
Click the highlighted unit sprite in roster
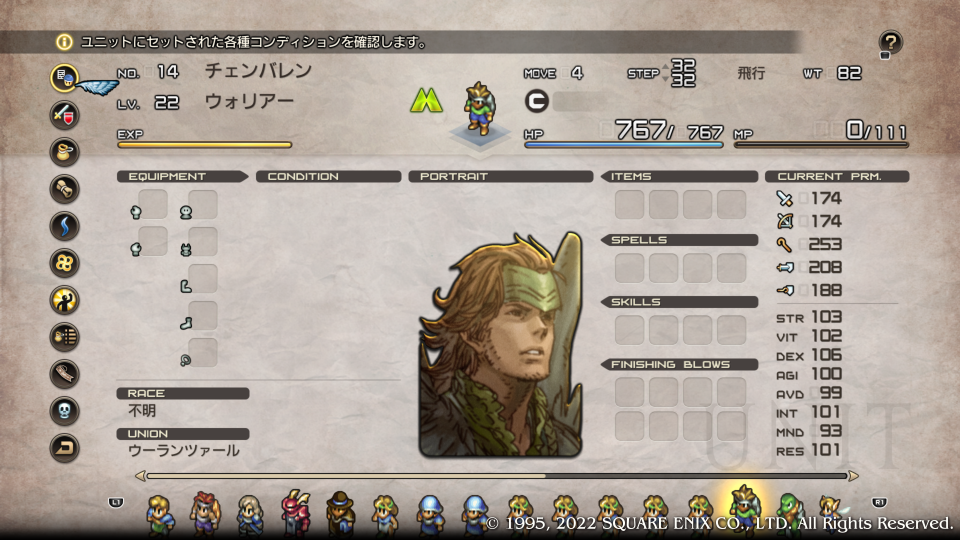click(744, 508)
